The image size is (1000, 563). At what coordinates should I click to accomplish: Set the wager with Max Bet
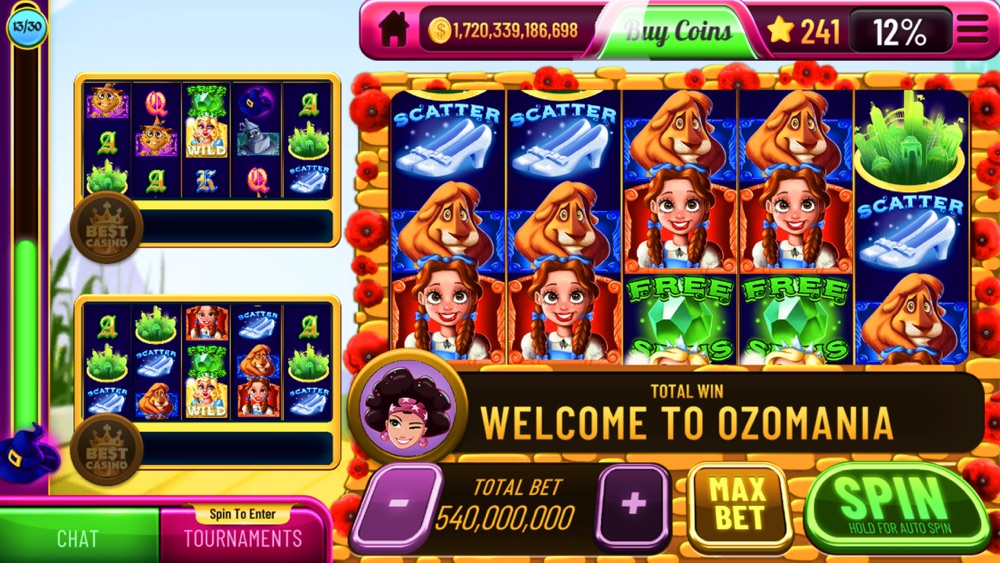tap(738, 505)
